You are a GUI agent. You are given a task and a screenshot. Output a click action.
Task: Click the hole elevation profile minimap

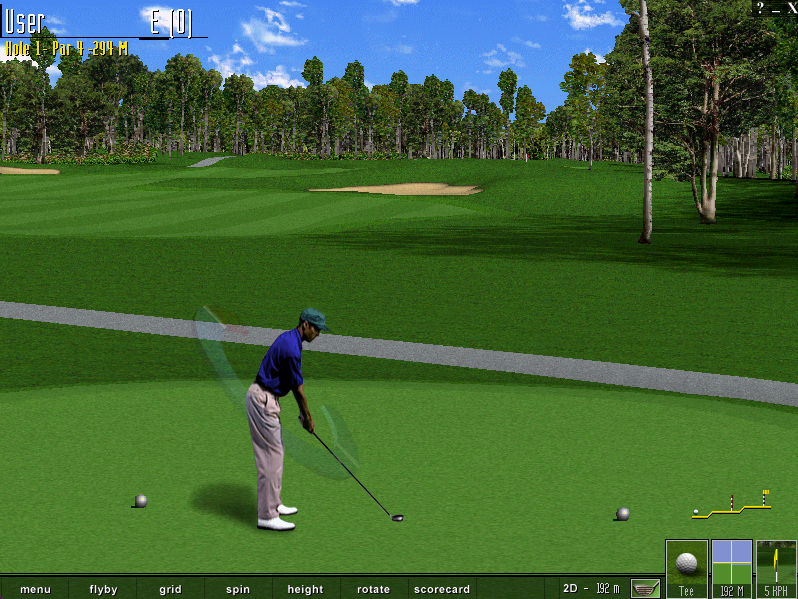point(732,506)
